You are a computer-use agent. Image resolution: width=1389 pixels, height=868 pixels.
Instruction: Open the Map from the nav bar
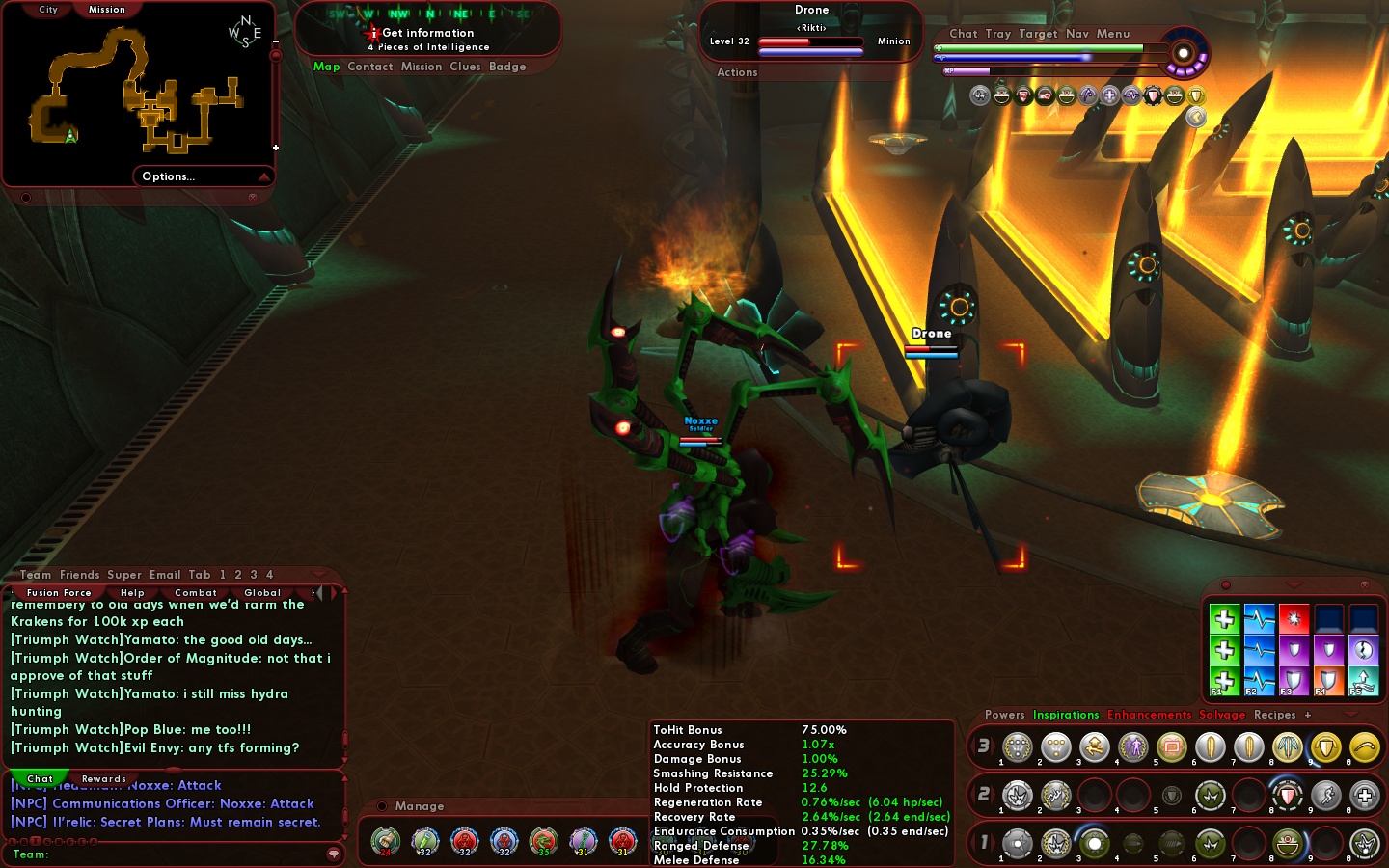coord(326,67)
